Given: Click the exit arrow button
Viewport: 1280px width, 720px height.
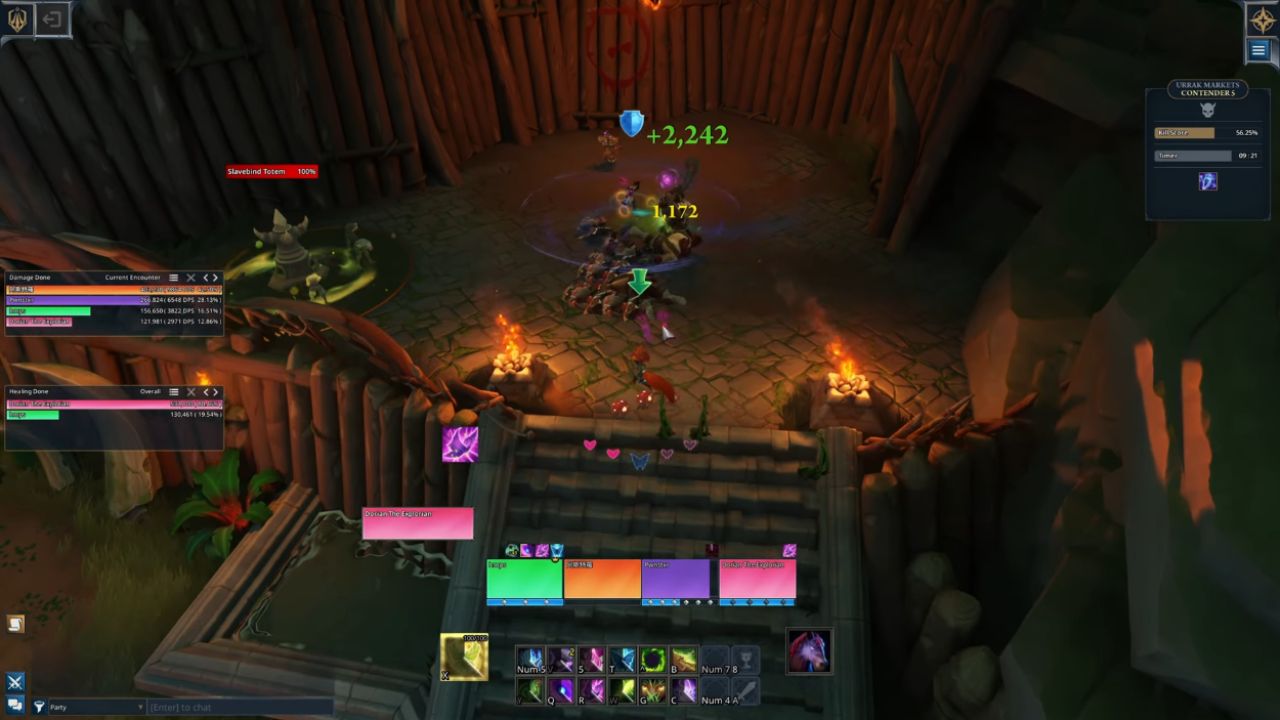Looking at the screenshot, I should [x=52, y=19].
